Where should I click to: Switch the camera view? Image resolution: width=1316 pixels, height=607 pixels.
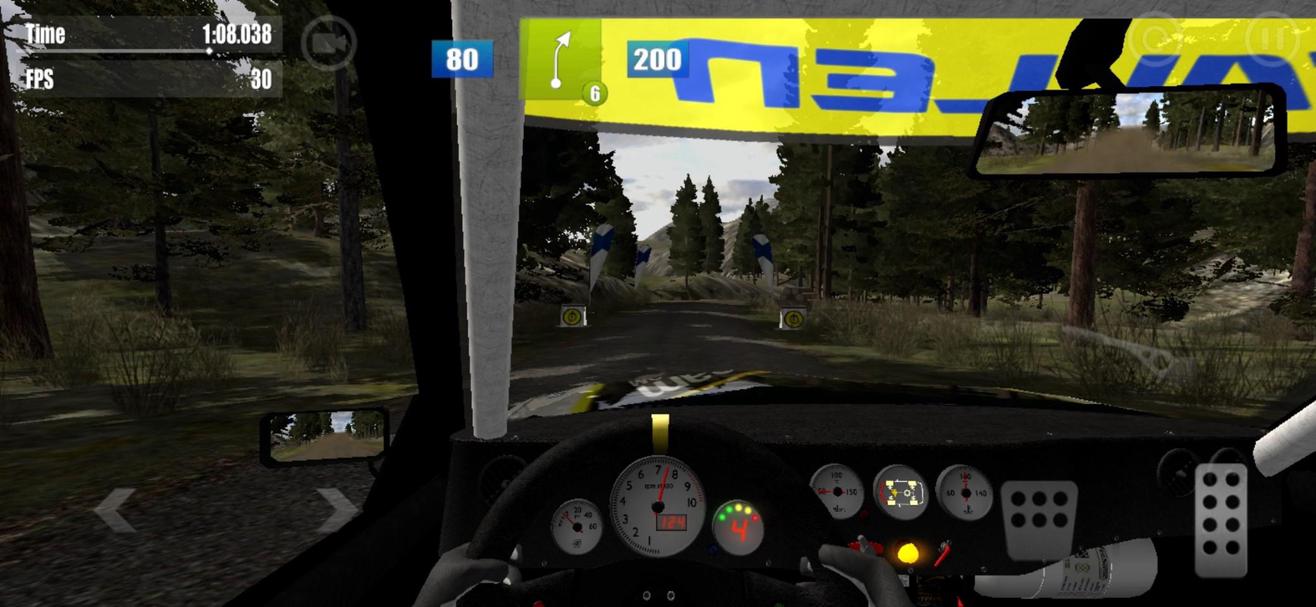click(x=329, y=44)
